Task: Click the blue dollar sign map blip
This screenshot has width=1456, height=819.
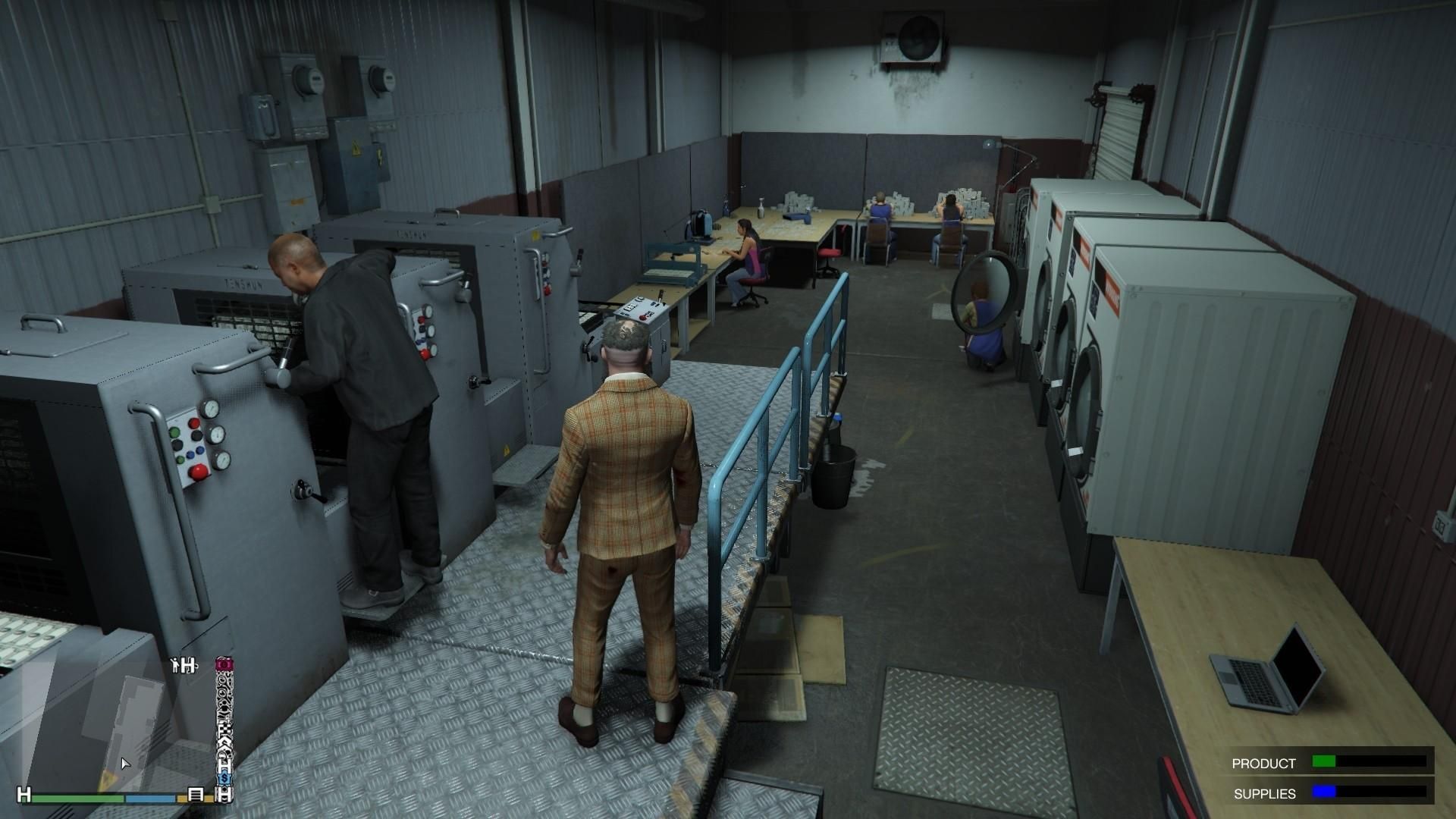Action: [x=224, y=779]
